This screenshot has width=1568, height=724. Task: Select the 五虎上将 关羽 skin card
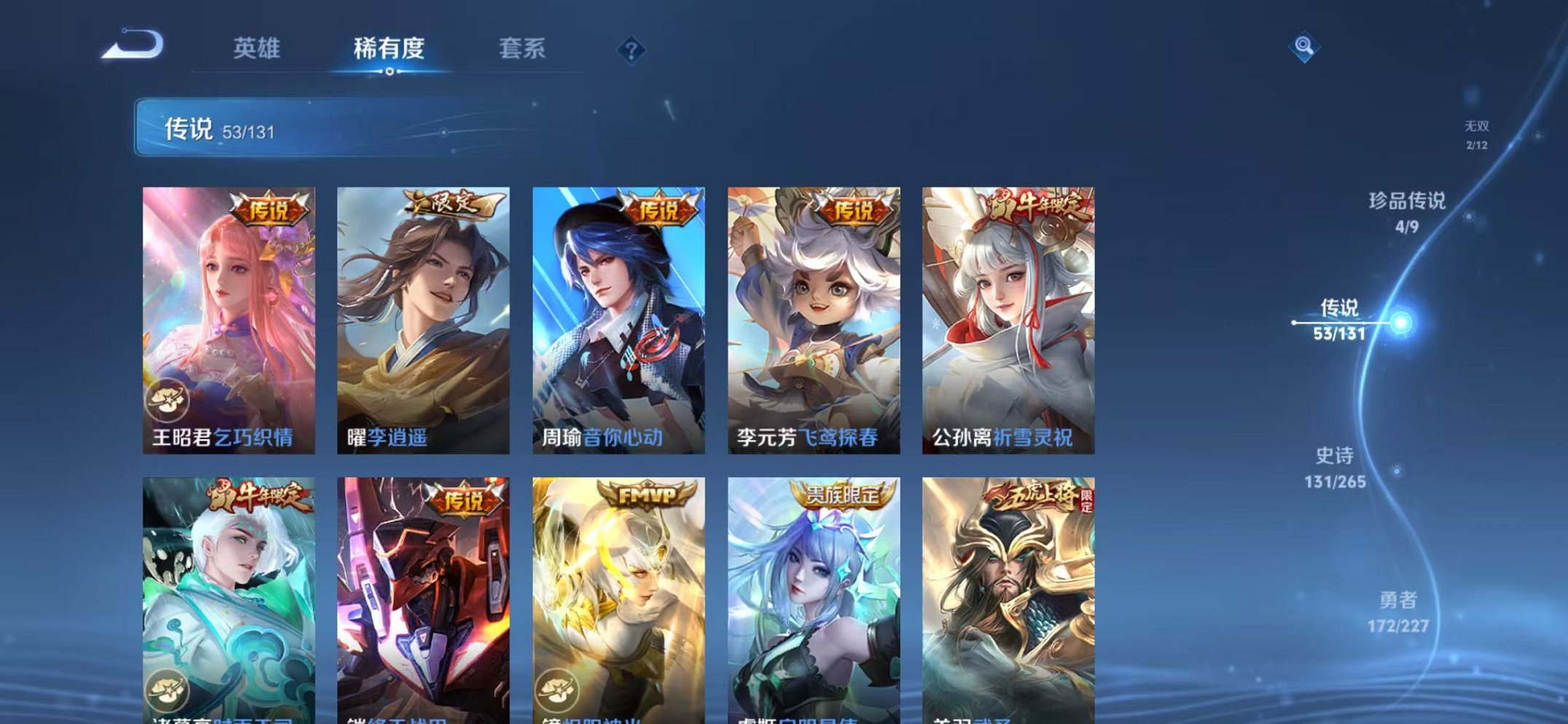point(1006,597)
